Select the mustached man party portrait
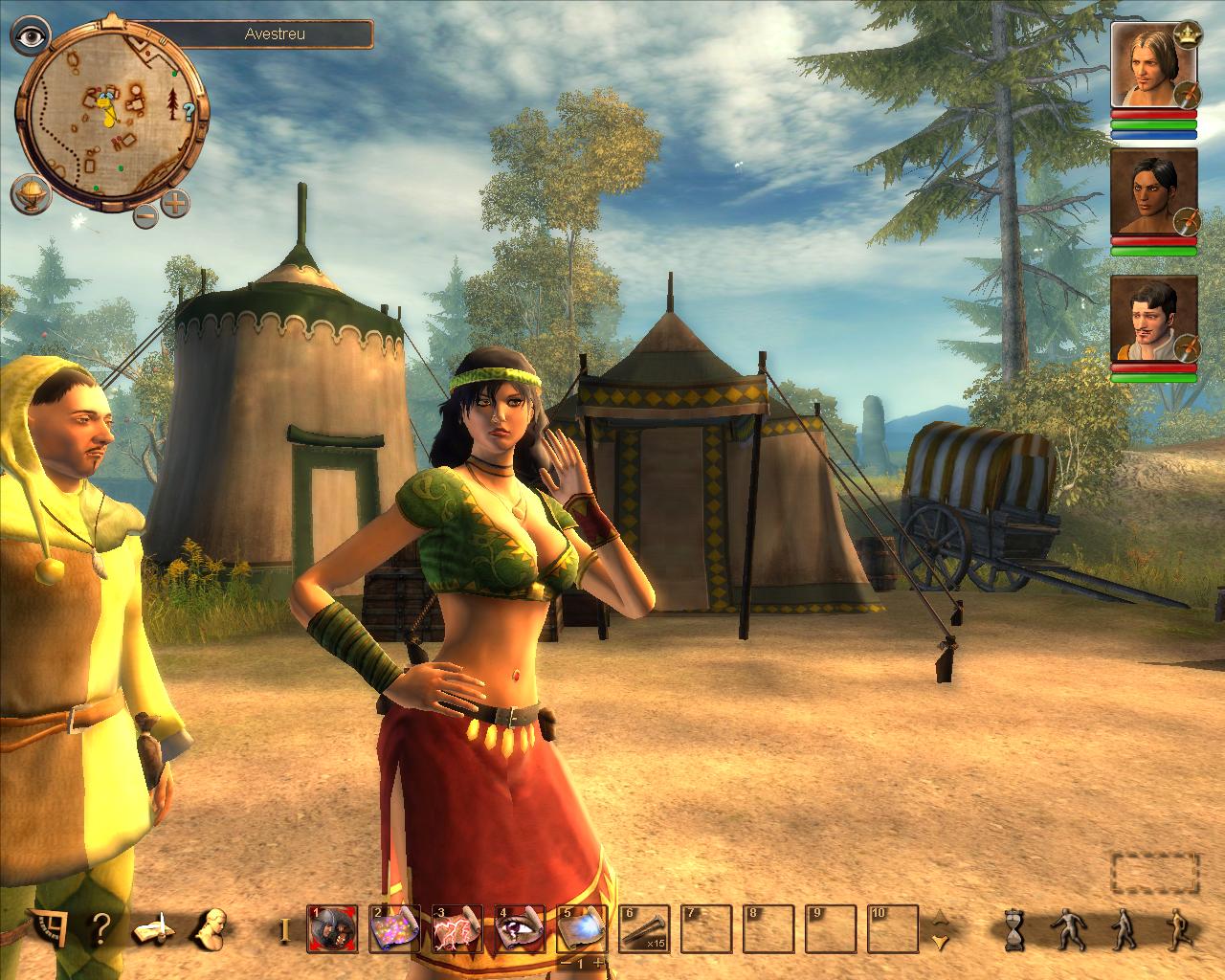This screenshot has width=1225, height=980. point(1153,319)
